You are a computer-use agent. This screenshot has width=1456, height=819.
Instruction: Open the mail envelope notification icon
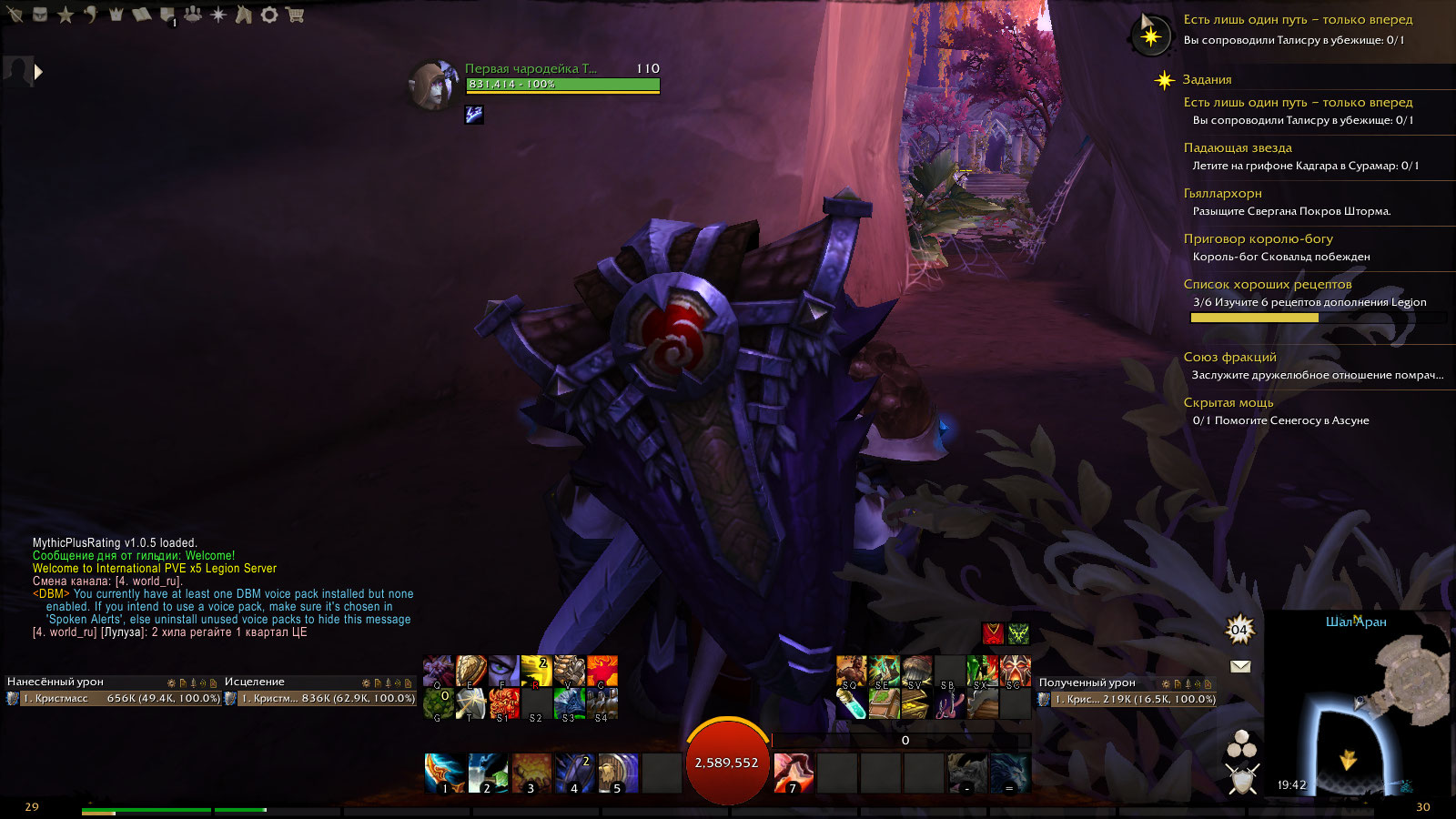[x=1239, y=666]
